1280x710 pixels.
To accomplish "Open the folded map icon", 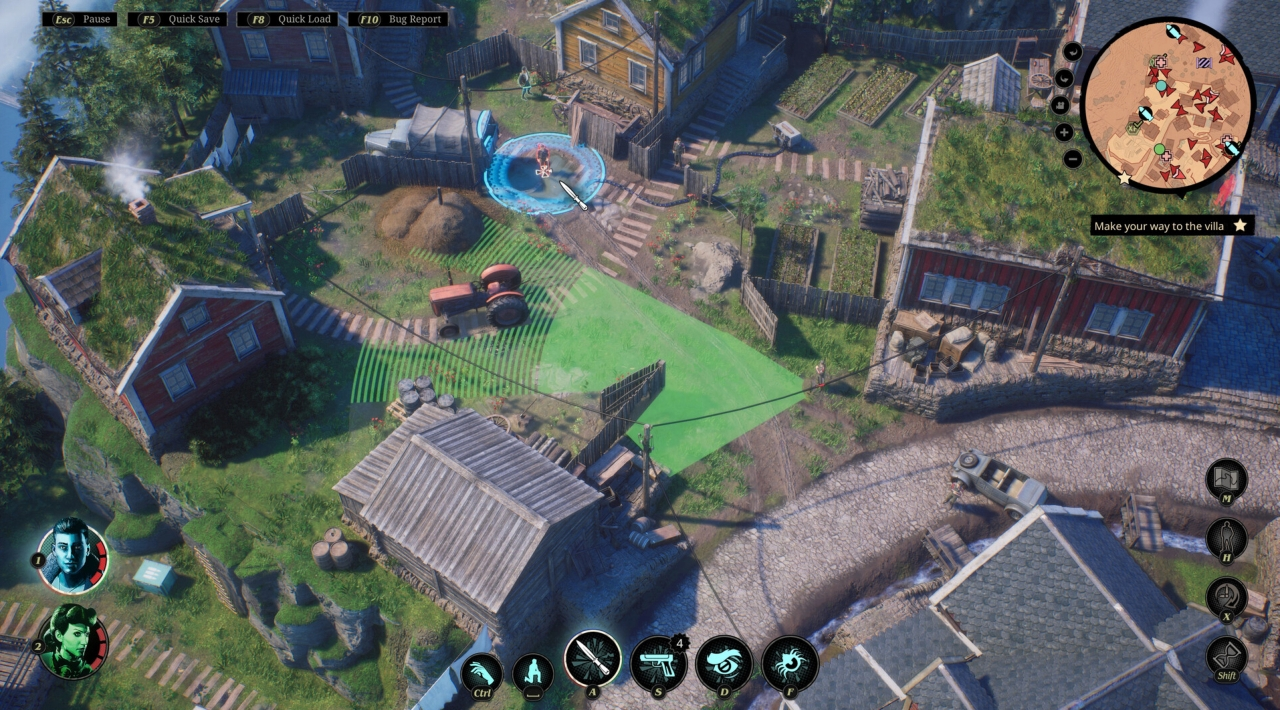I will click(x=1226, y=479).
